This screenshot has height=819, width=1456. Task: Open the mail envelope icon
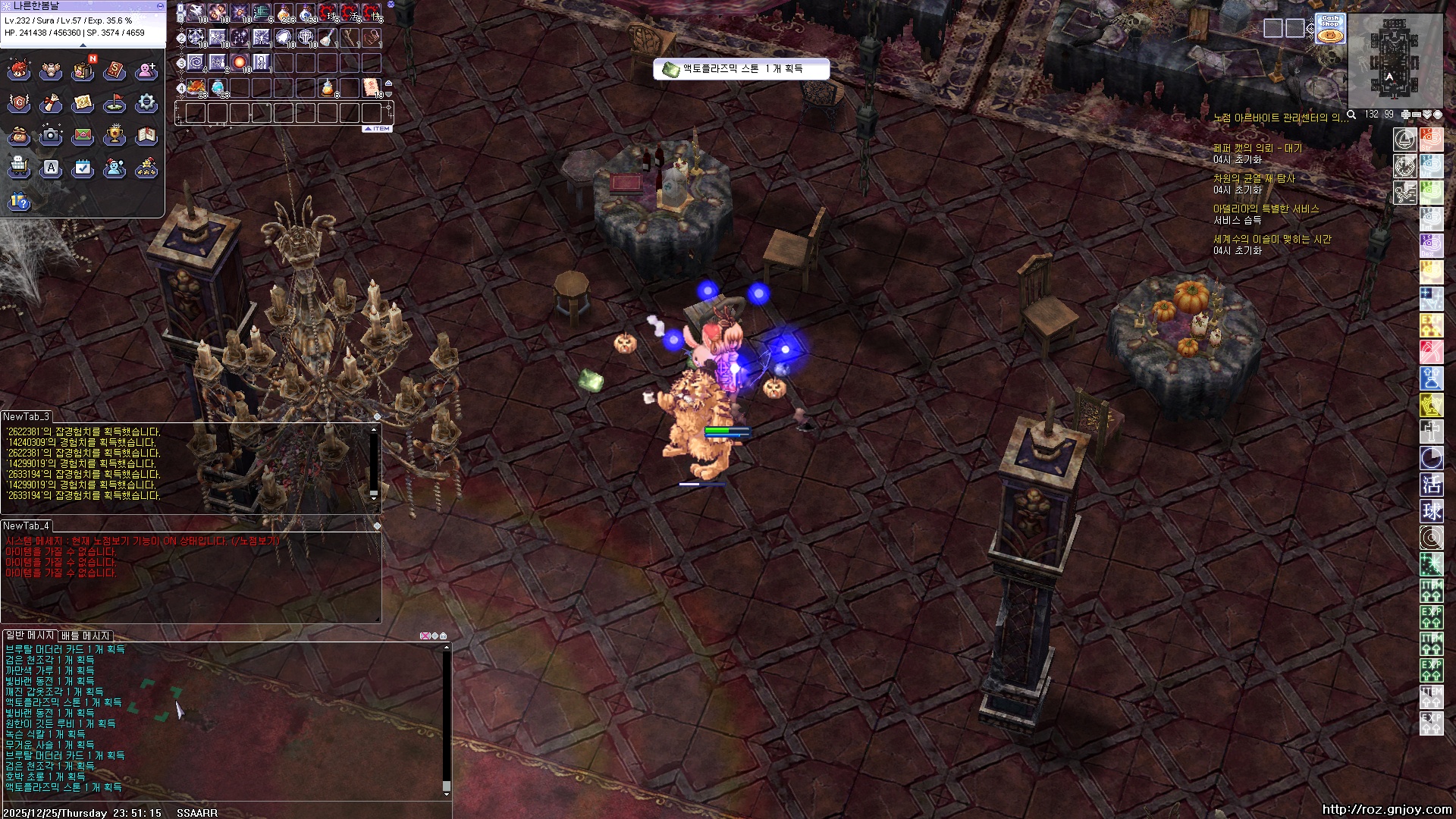tap(83, 135)
